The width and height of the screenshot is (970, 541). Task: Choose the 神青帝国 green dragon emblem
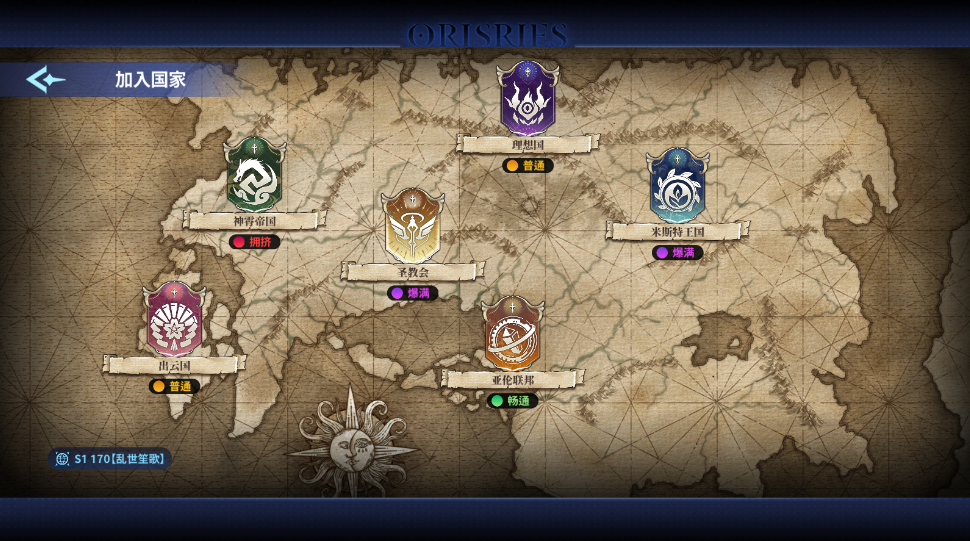[254, 175]
